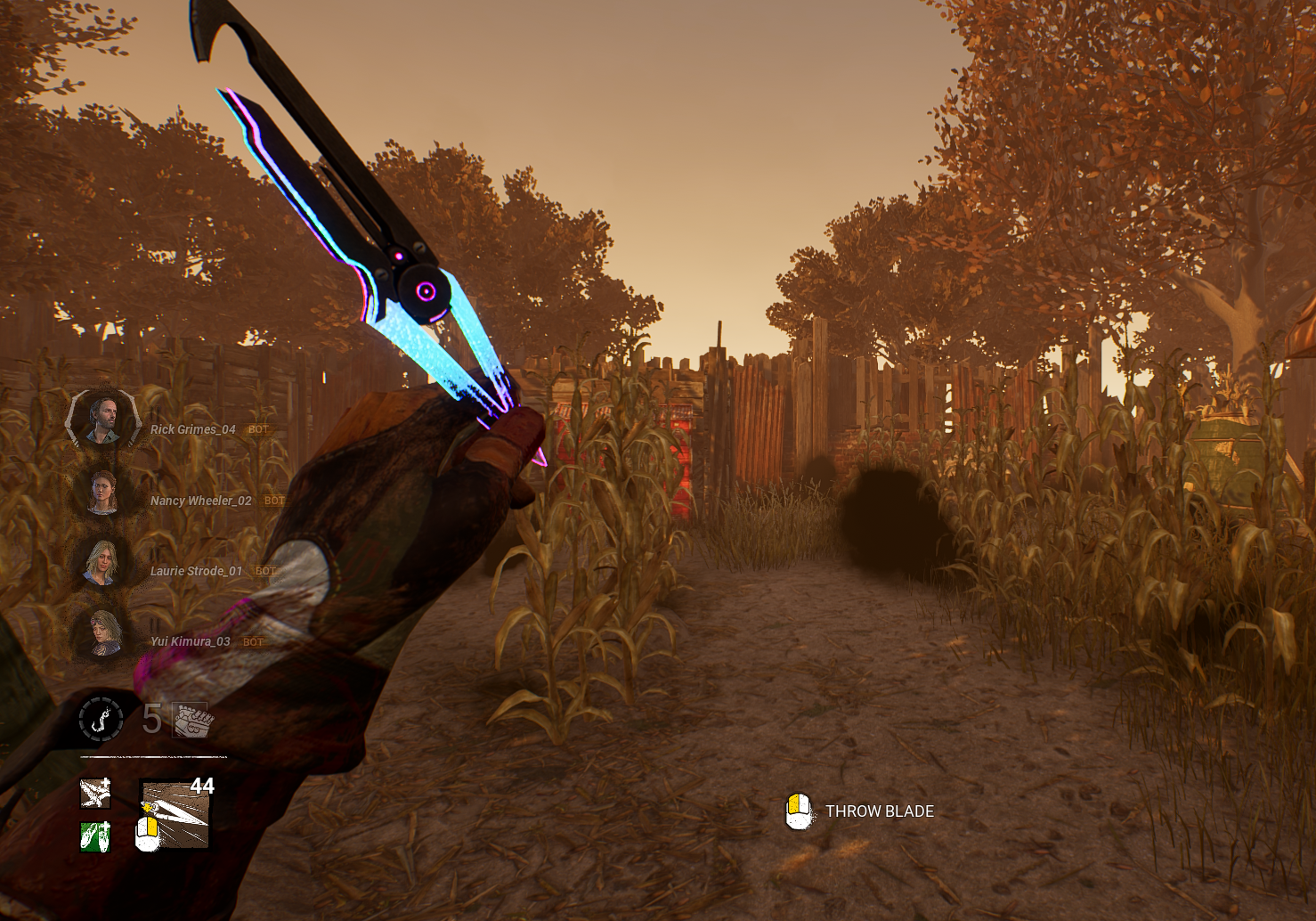The width and height of the screenshot is (1316, 921).
Task: Choose Laurie Strode's portrait in survivor list
Action: 102,562
